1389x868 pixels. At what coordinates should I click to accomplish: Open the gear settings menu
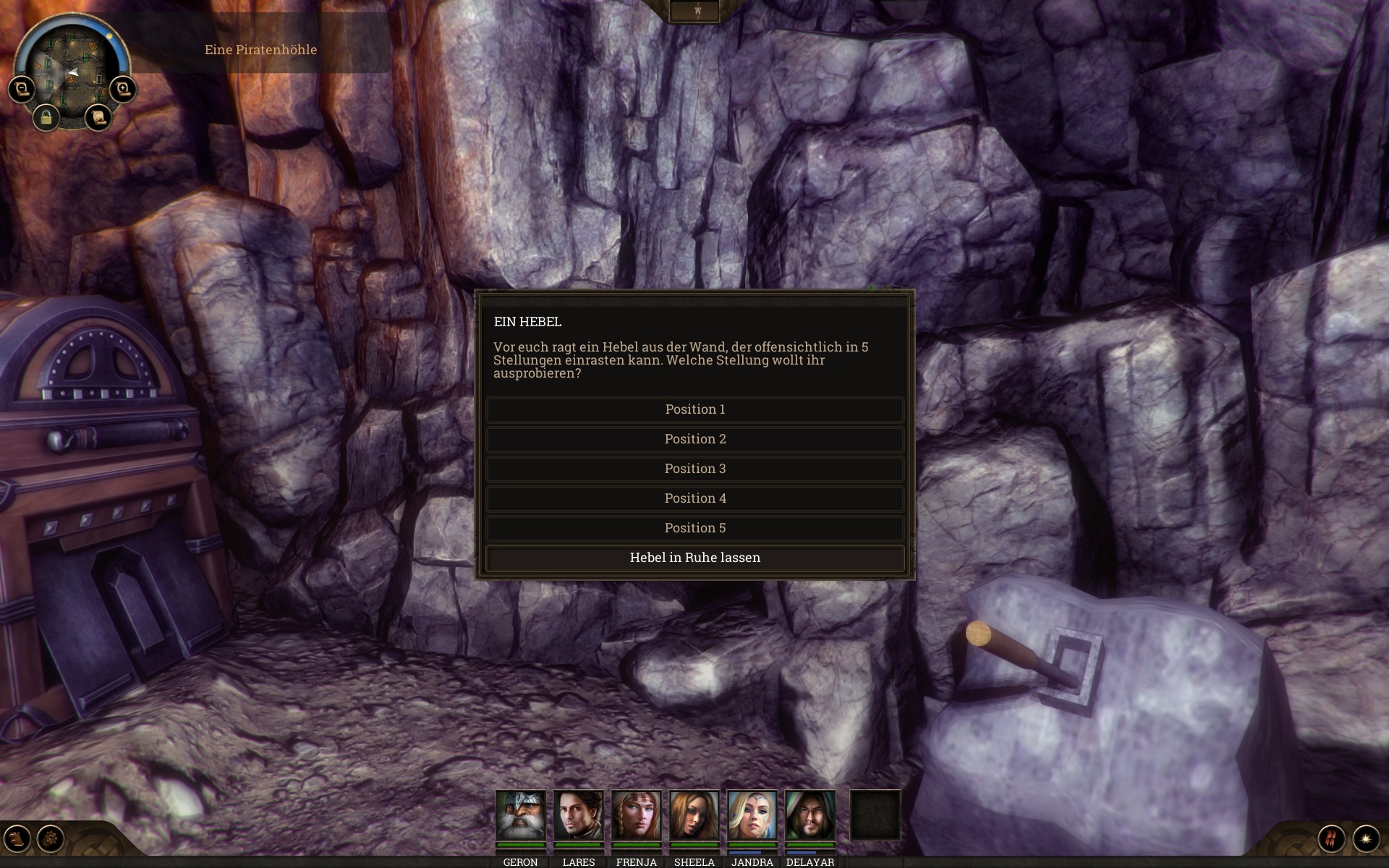51,838
